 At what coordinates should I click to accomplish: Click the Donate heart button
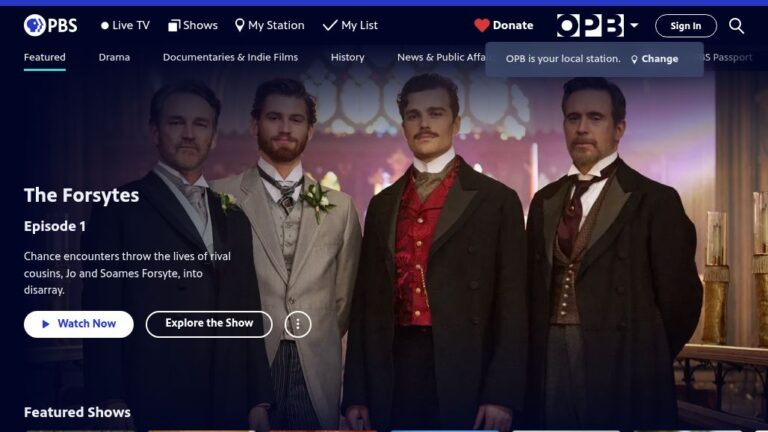tap(504, 25)
